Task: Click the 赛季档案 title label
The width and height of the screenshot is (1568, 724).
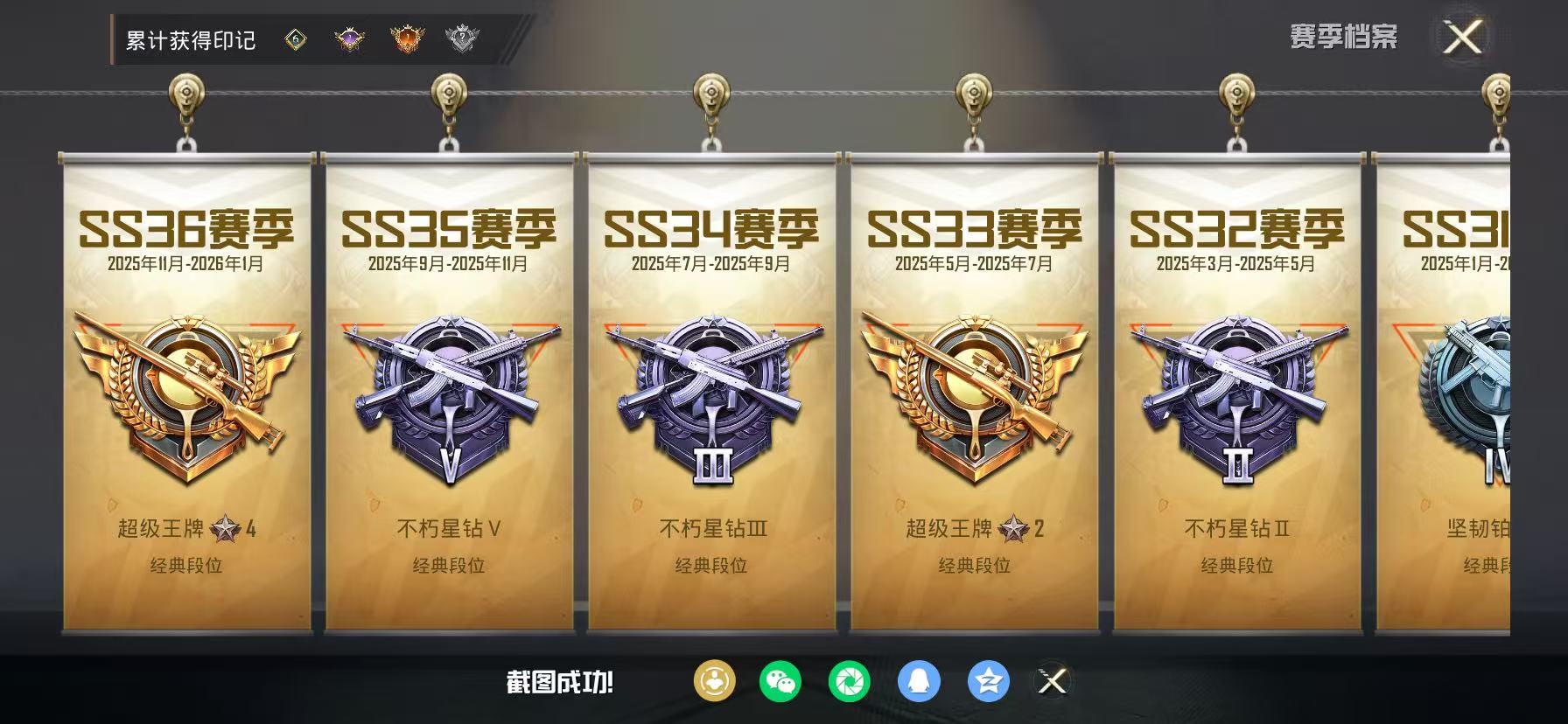Action: click(1345, 37)
